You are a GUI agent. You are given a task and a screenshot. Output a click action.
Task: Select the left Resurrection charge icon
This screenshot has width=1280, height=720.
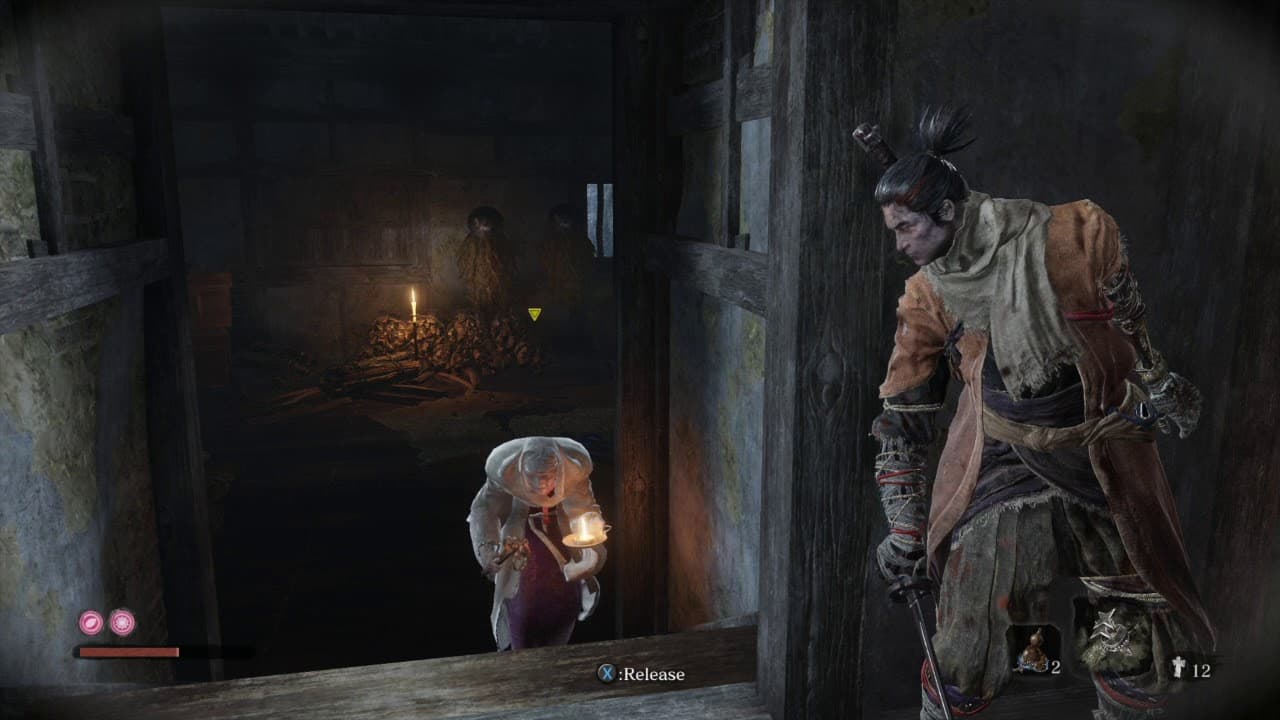tap(91, 622)
